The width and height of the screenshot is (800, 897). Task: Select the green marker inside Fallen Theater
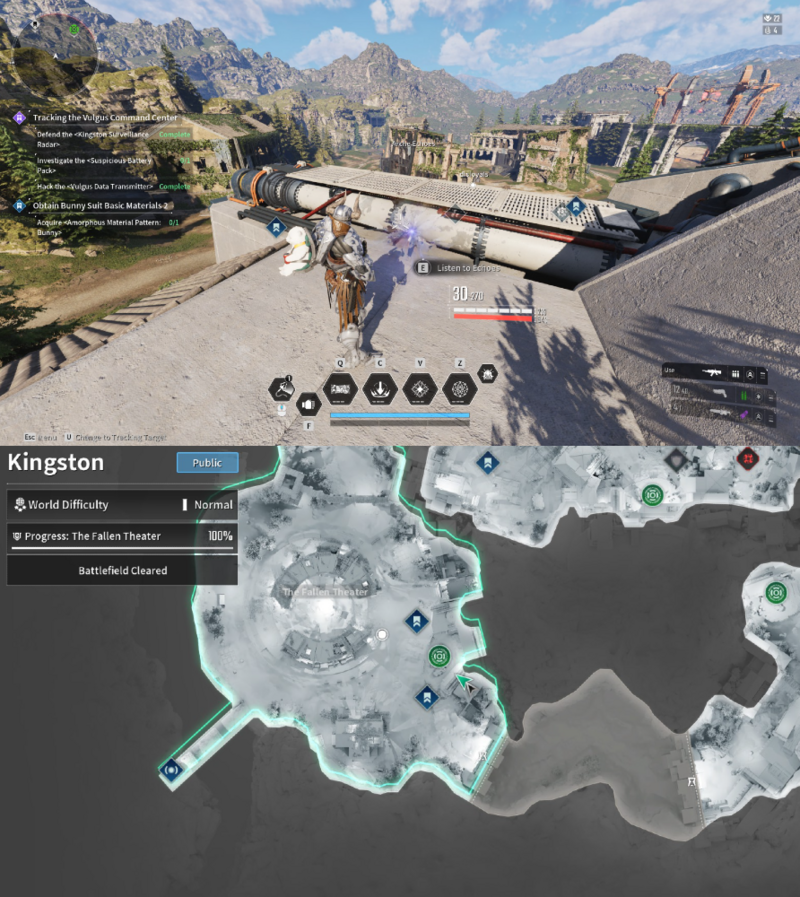pyautogui.click(x=439, y=656)
